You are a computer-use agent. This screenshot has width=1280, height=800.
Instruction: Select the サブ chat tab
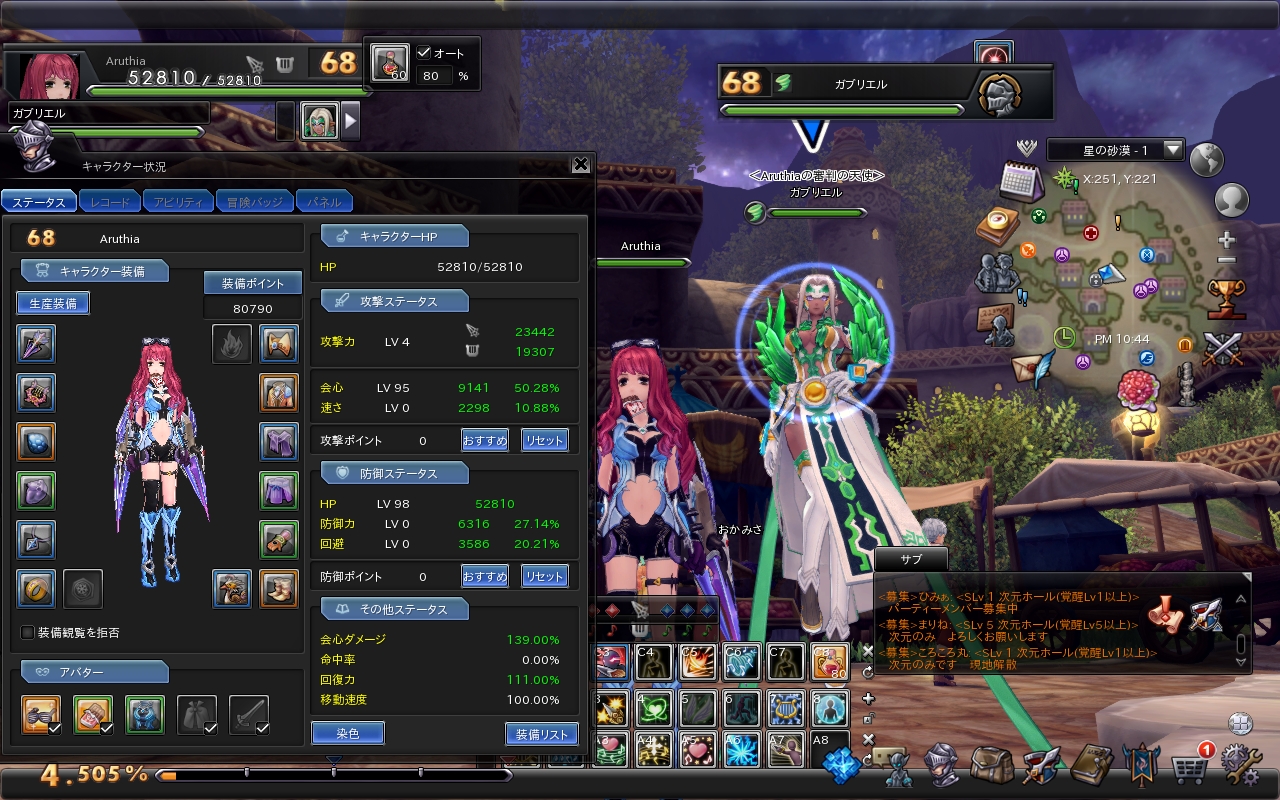pos(910,559)
